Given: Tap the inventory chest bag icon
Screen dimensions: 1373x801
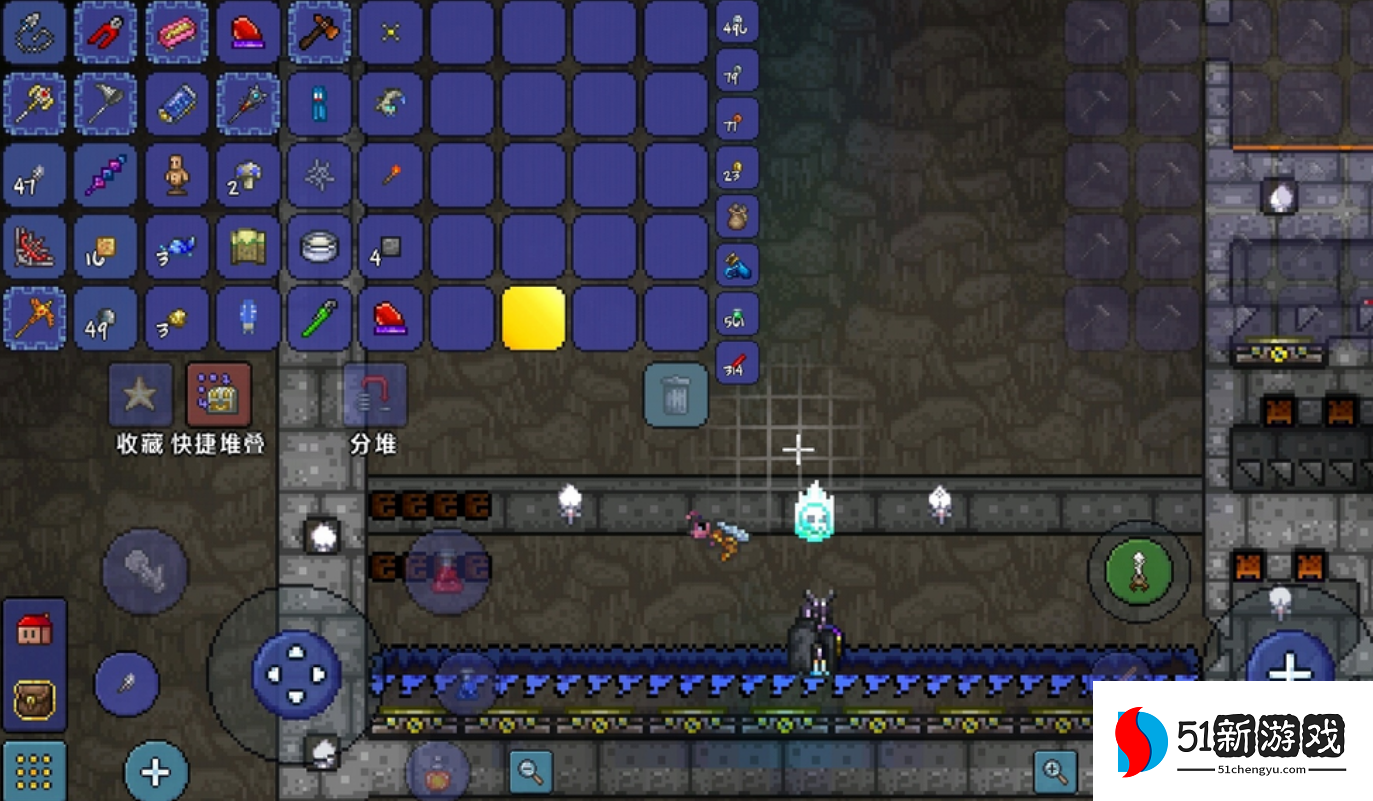Looking at the screenshot, I should point(34,700).
